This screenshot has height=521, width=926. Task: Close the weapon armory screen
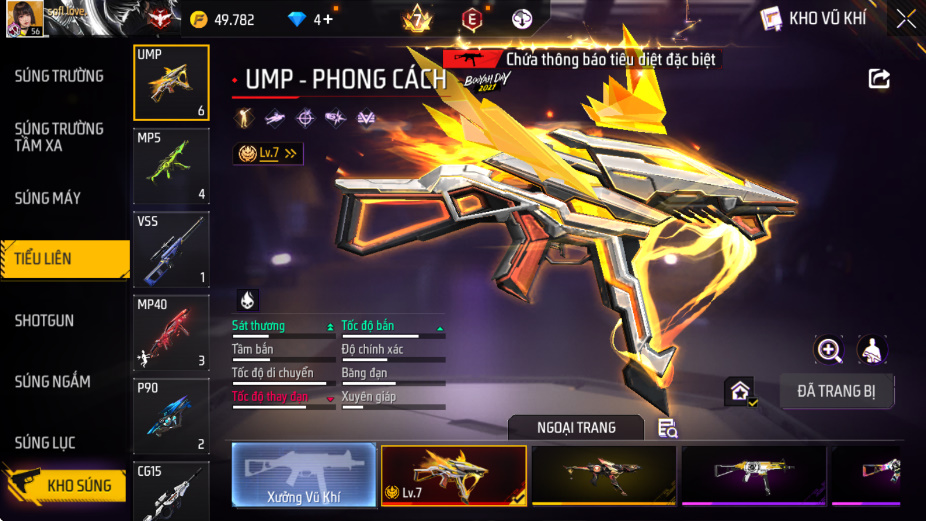[x=905, y=19]
